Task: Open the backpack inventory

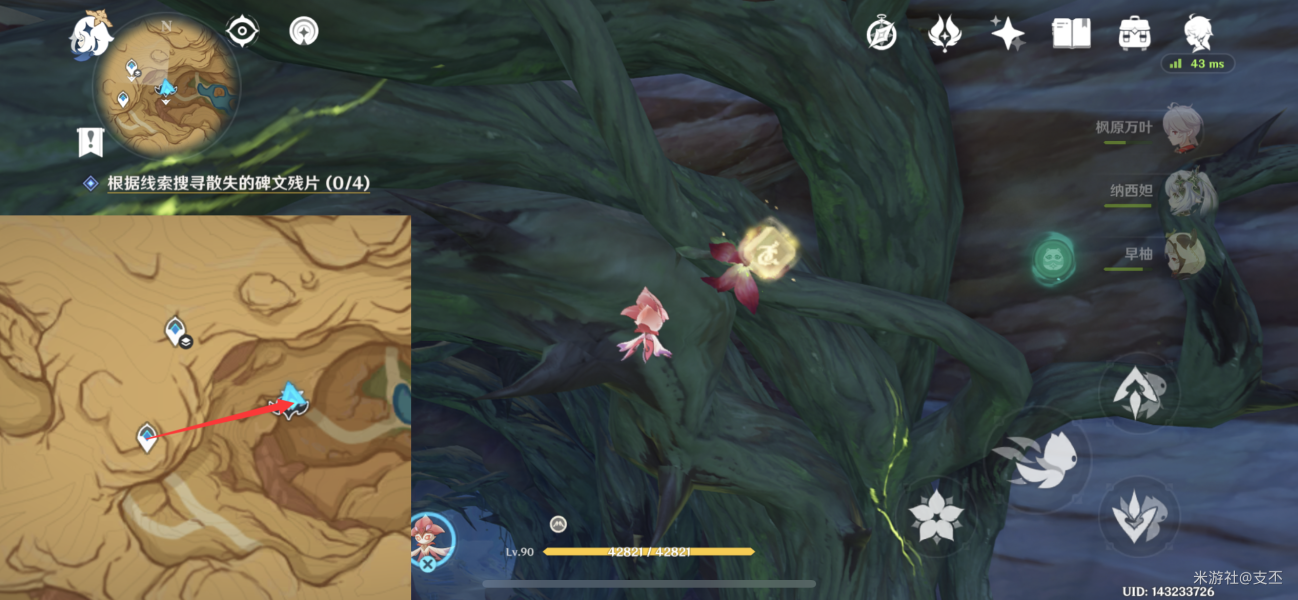Action: (1134, 33)
